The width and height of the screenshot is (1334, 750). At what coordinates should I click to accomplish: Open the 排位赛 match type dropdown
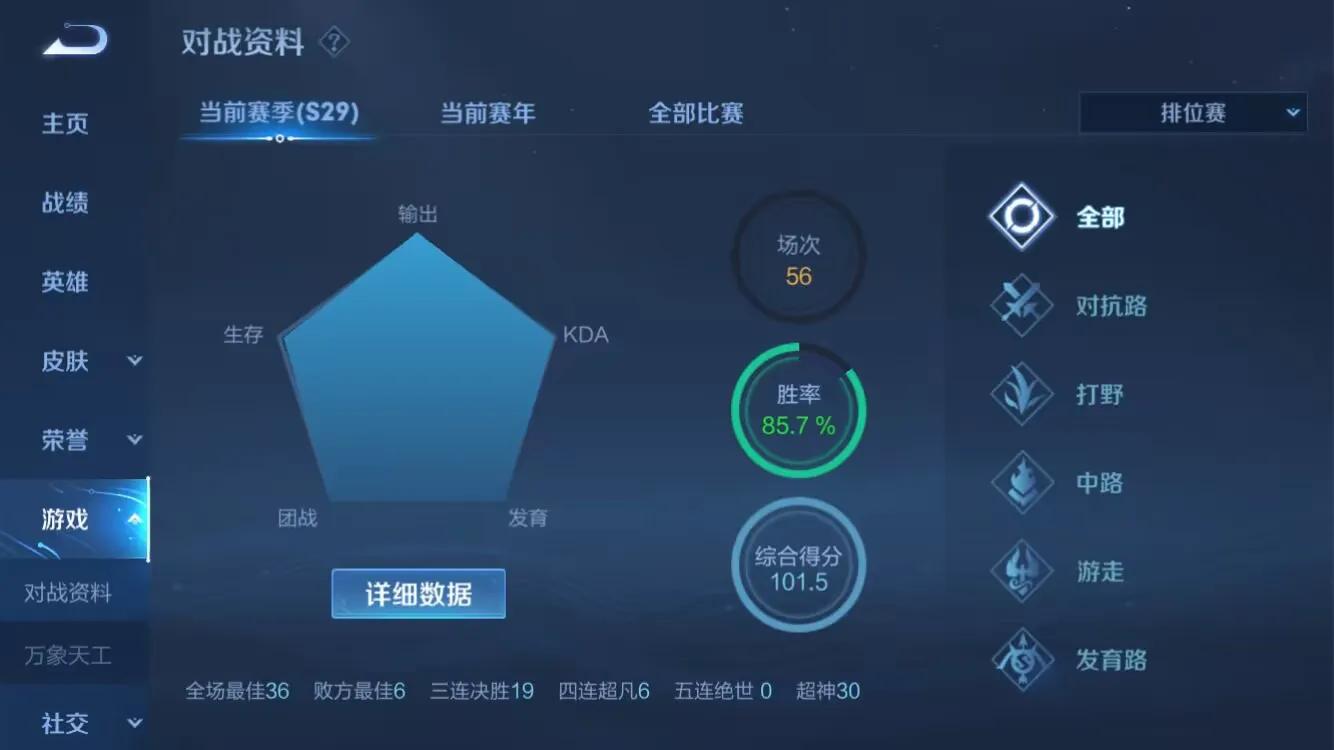point(1192,113)
